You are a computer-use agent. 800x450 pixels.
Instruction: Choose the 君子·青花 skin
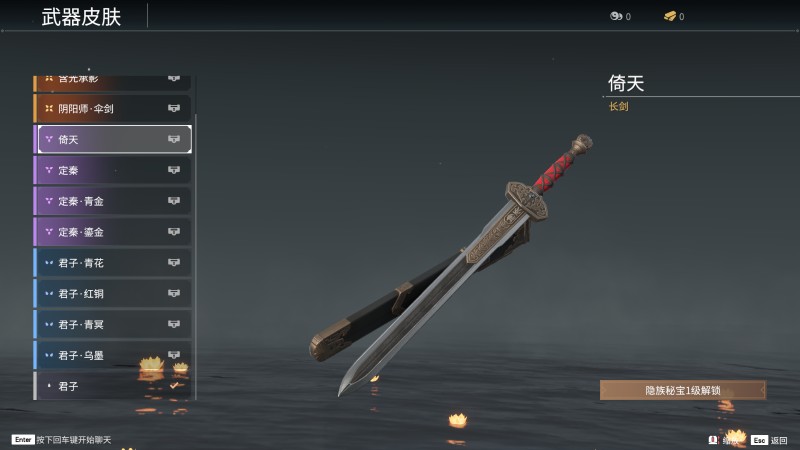coord(112,263)
